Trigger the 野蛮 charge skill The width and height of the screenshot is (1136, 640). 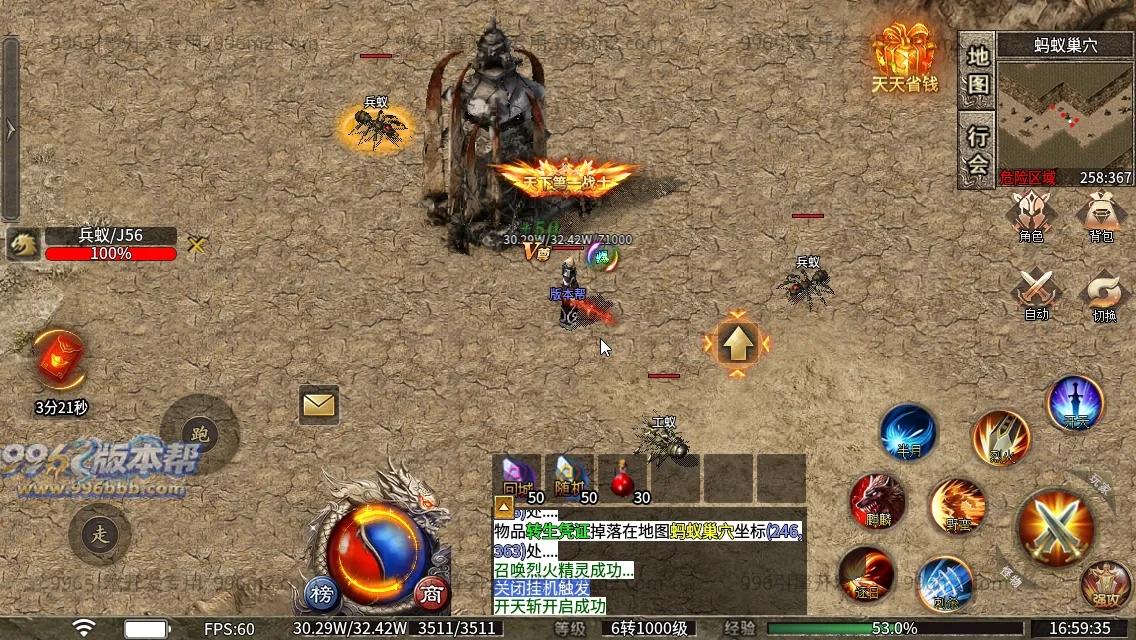click(x=957, y=507)
